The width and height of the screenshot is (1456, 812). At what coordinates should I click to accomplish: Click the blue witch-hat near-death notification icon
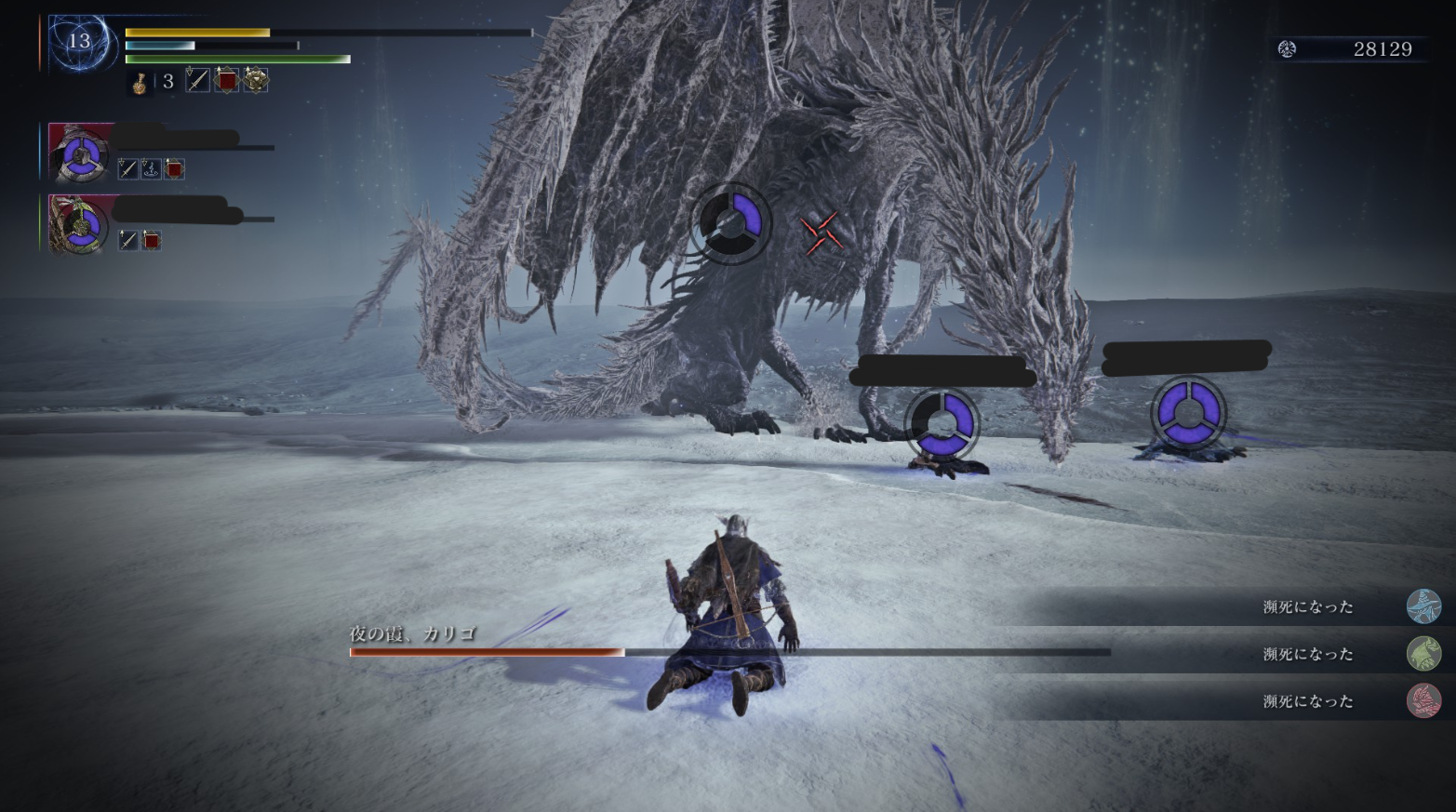pos(1423,606)
